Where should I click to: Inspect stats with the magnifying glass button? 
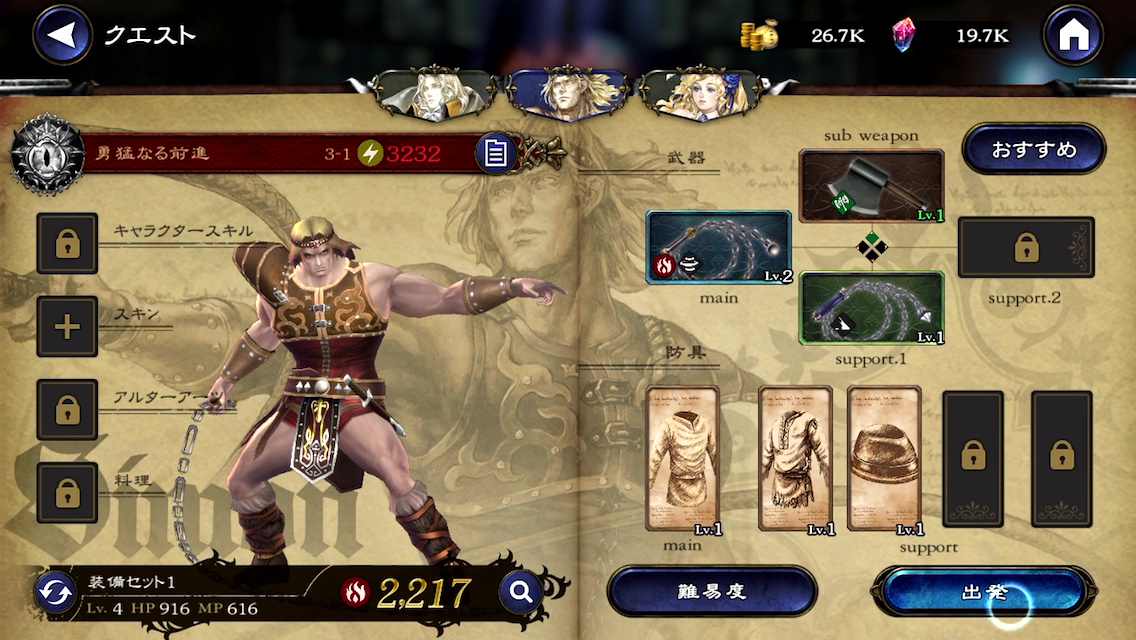(x=520, y=592)
